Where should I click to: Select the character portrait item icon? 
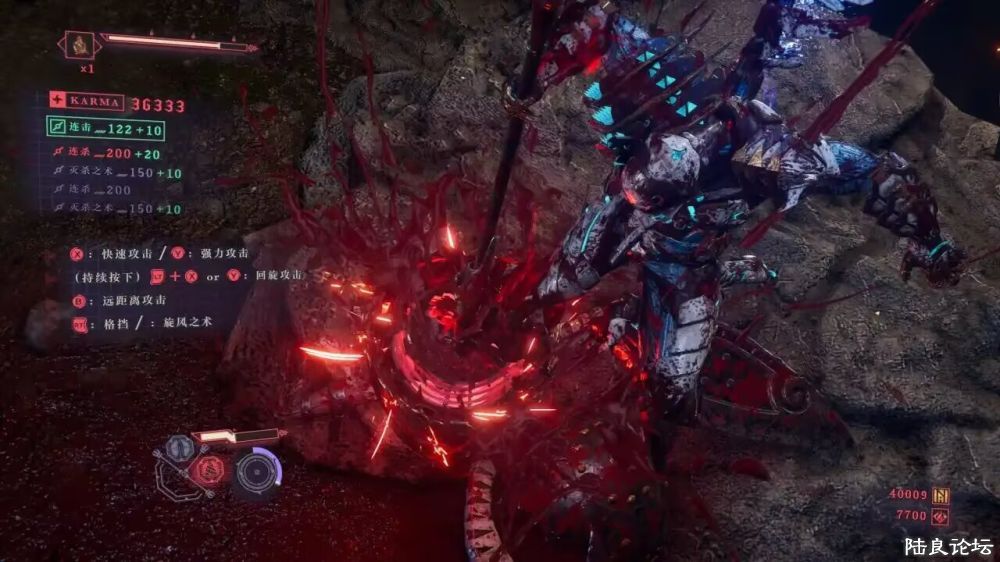[78, 44]
